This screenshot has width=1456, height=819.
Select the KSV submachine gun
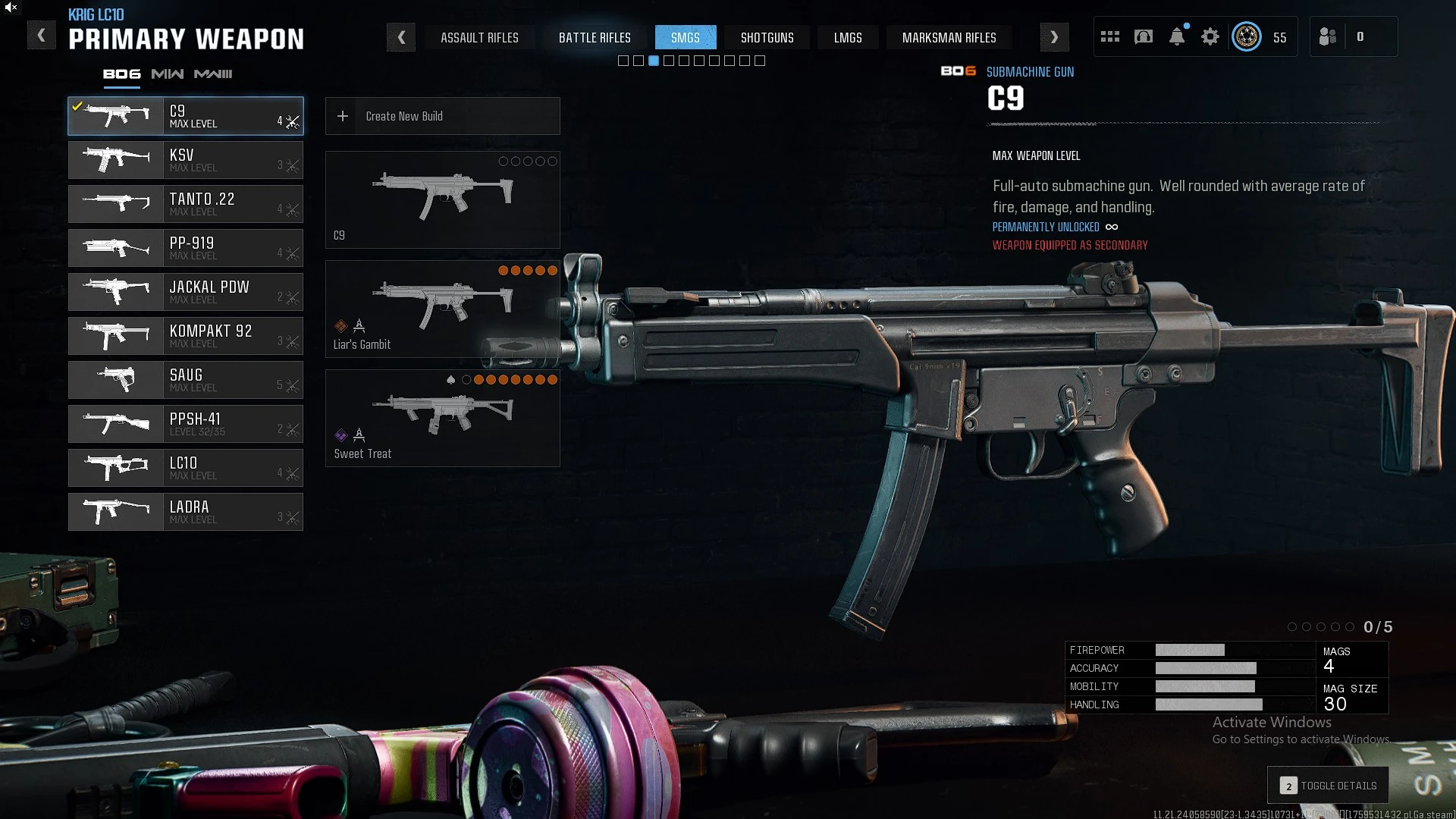[186, 160]
